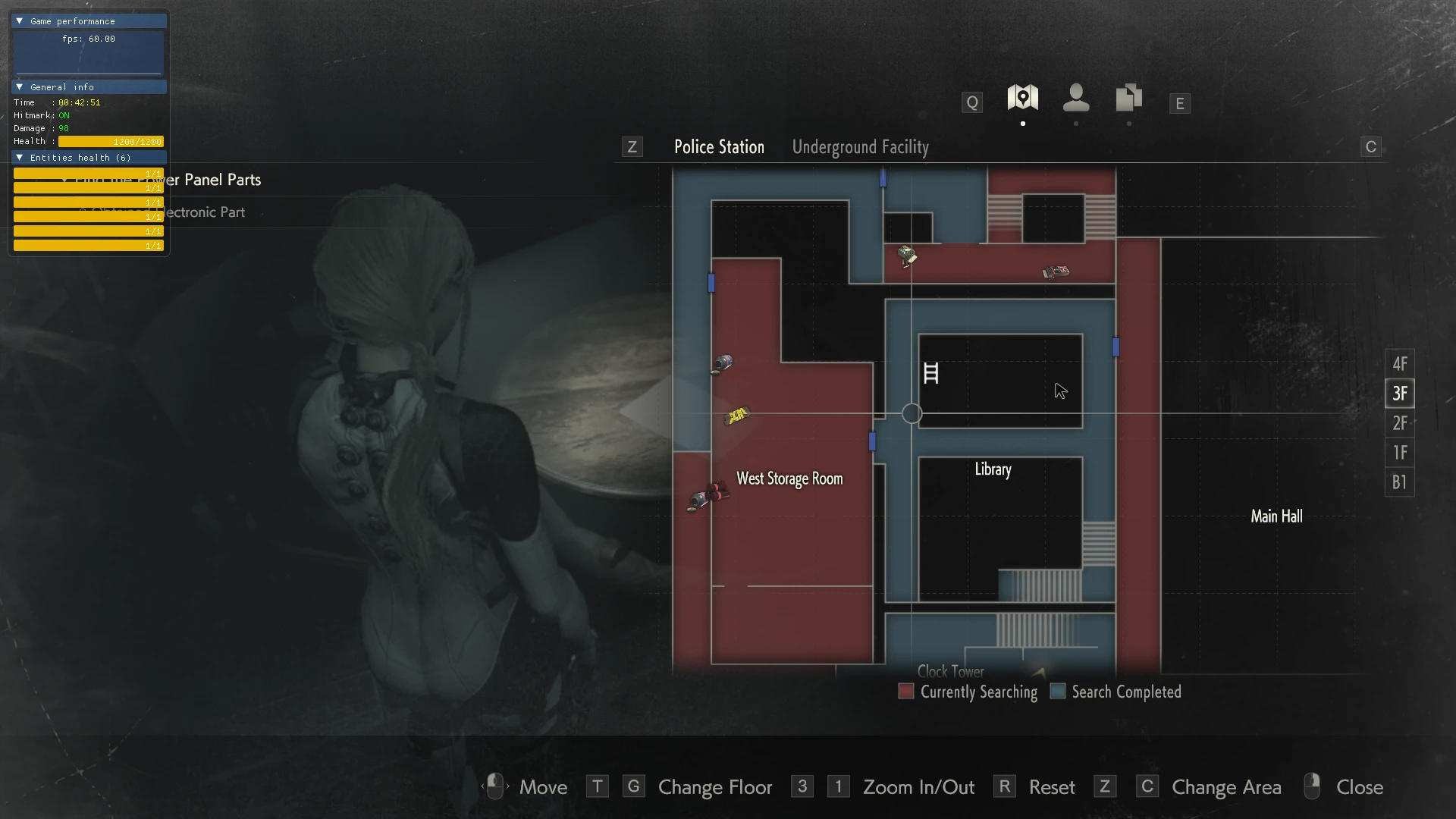Click the ladder marker in the Library

(x=931, y=373)
